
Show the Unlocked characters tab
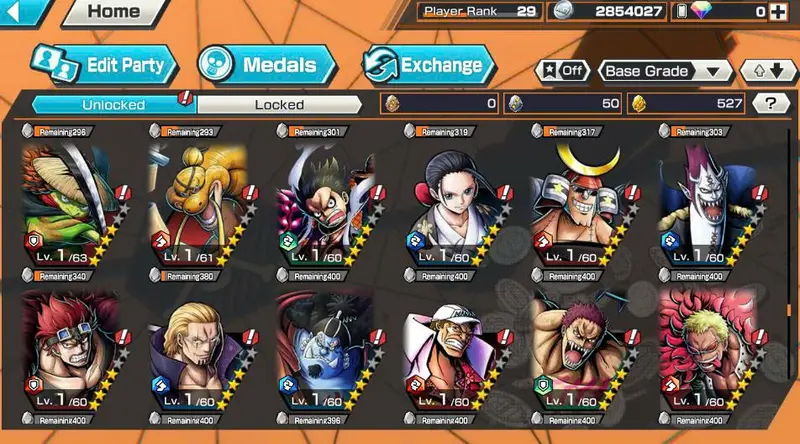point(113,104)
